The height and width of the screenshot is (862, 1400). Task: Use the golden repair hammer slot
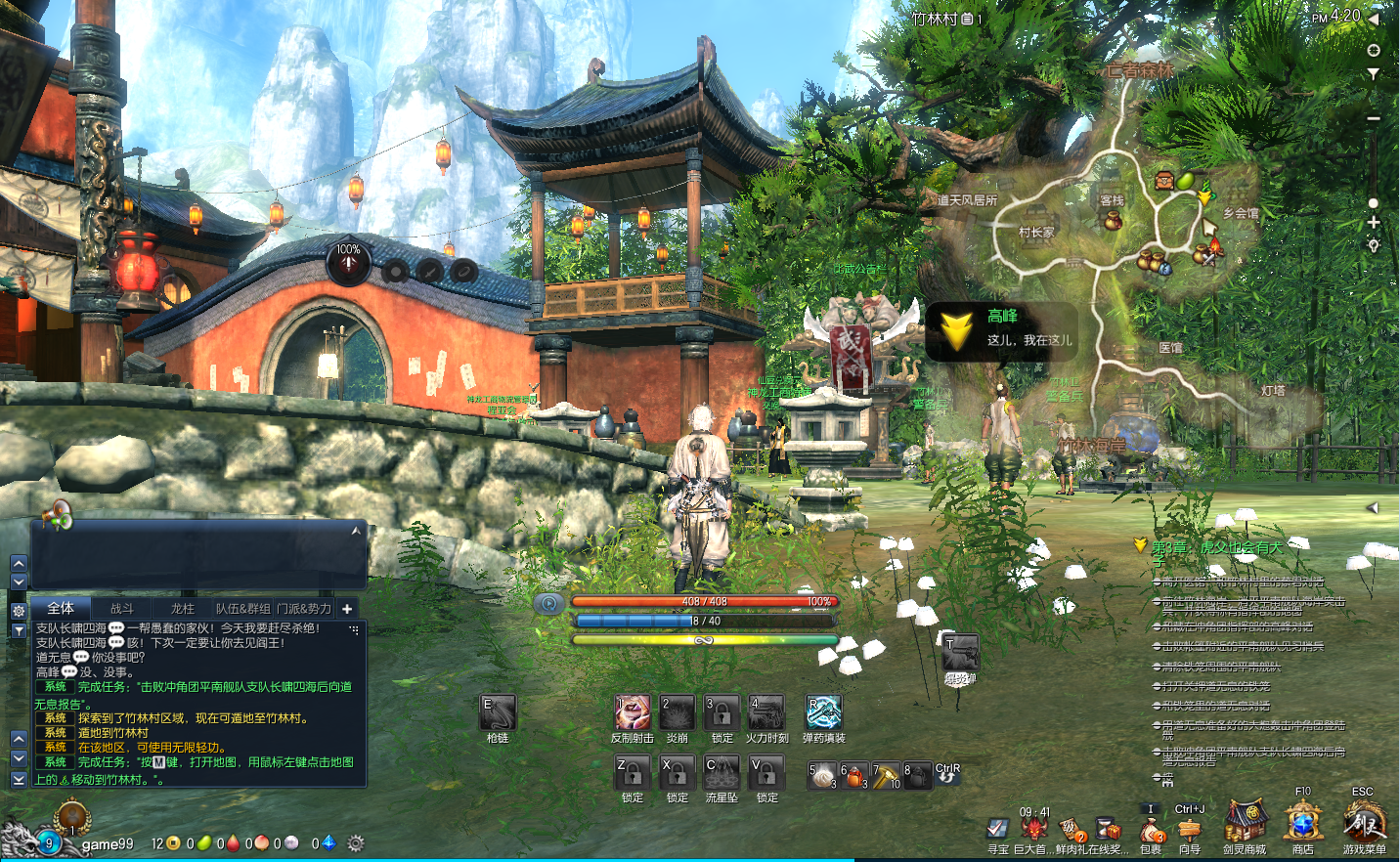[x=886, y=776]
